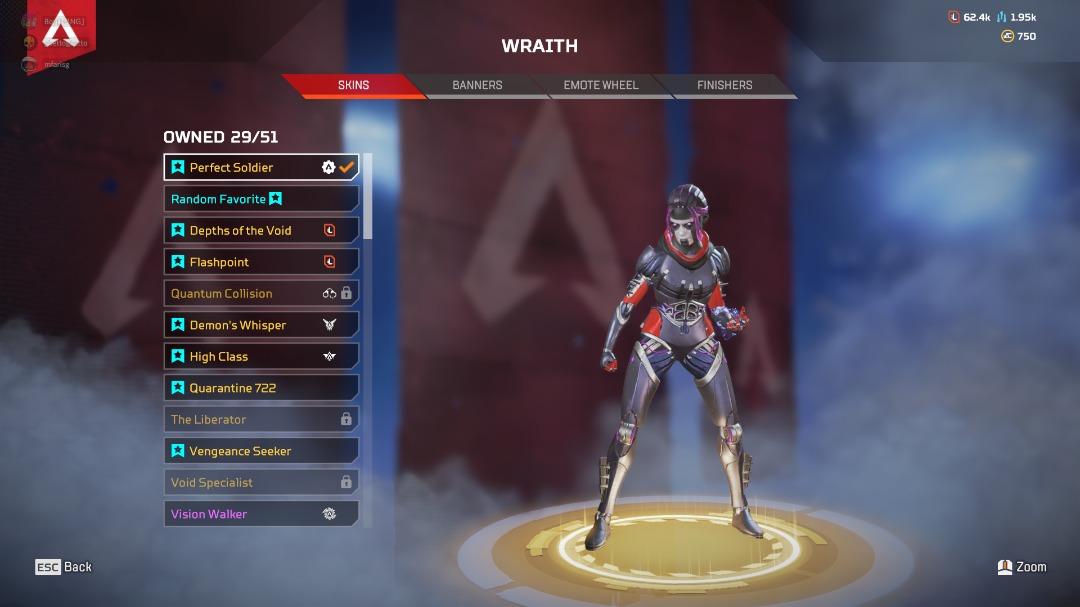Switch to the Emote Wheel tab
Screen dimensions: 1080x607
pos(600,85)
